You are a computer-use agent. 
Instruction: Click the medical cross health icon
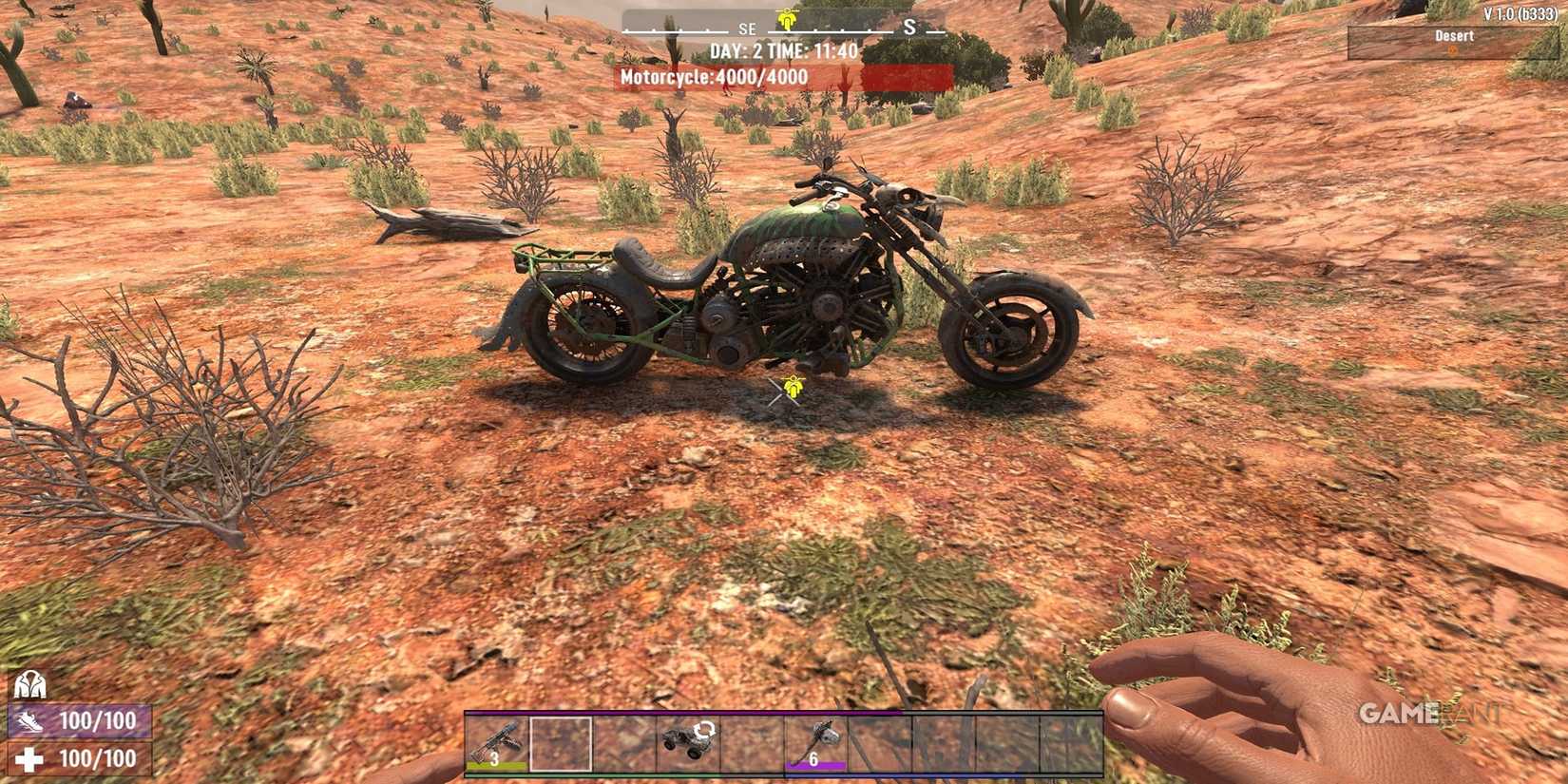31,759
